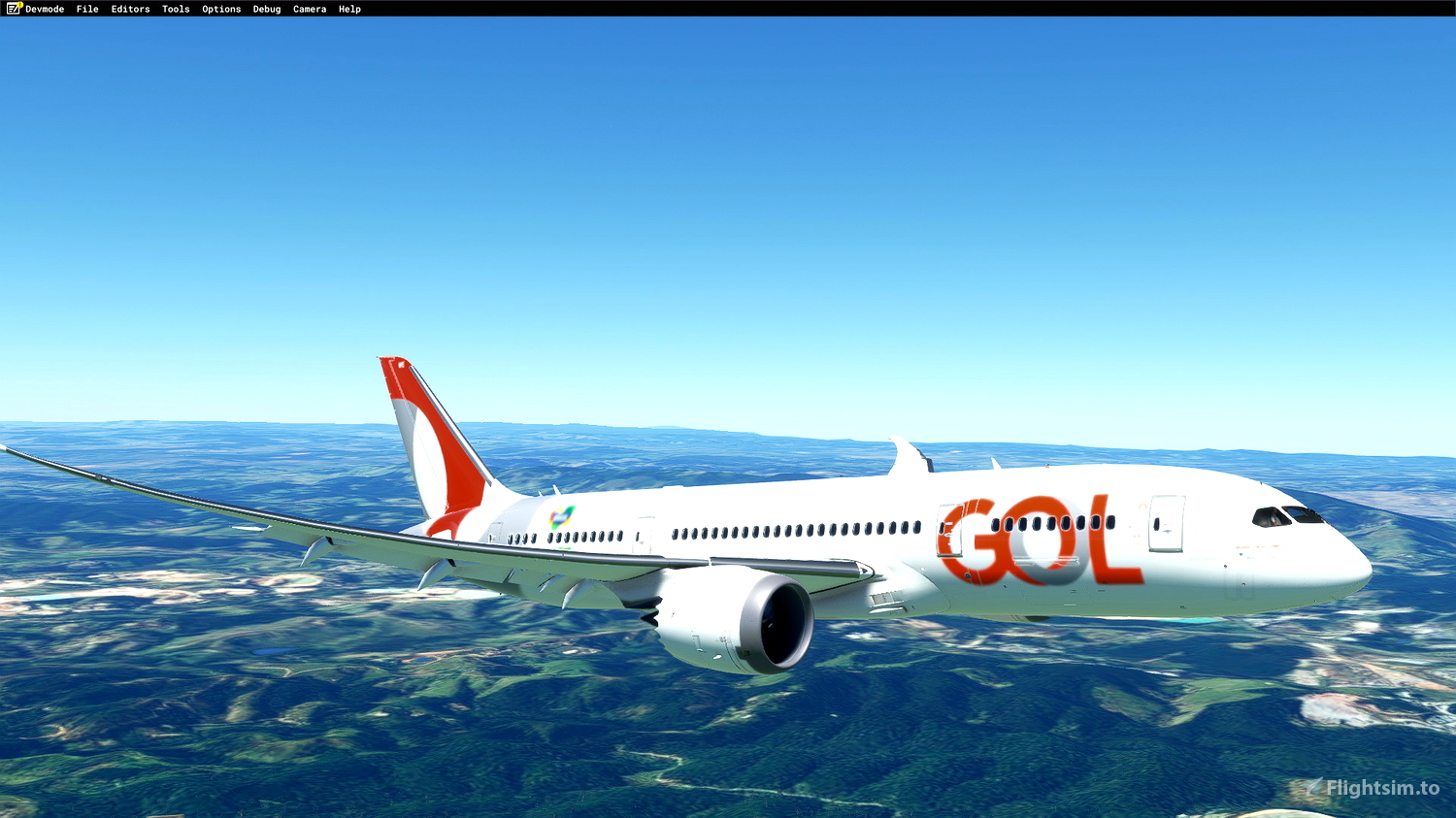Open the Debug menu
This screenshot has width=1456, height=818.
[x=266, y=9]
